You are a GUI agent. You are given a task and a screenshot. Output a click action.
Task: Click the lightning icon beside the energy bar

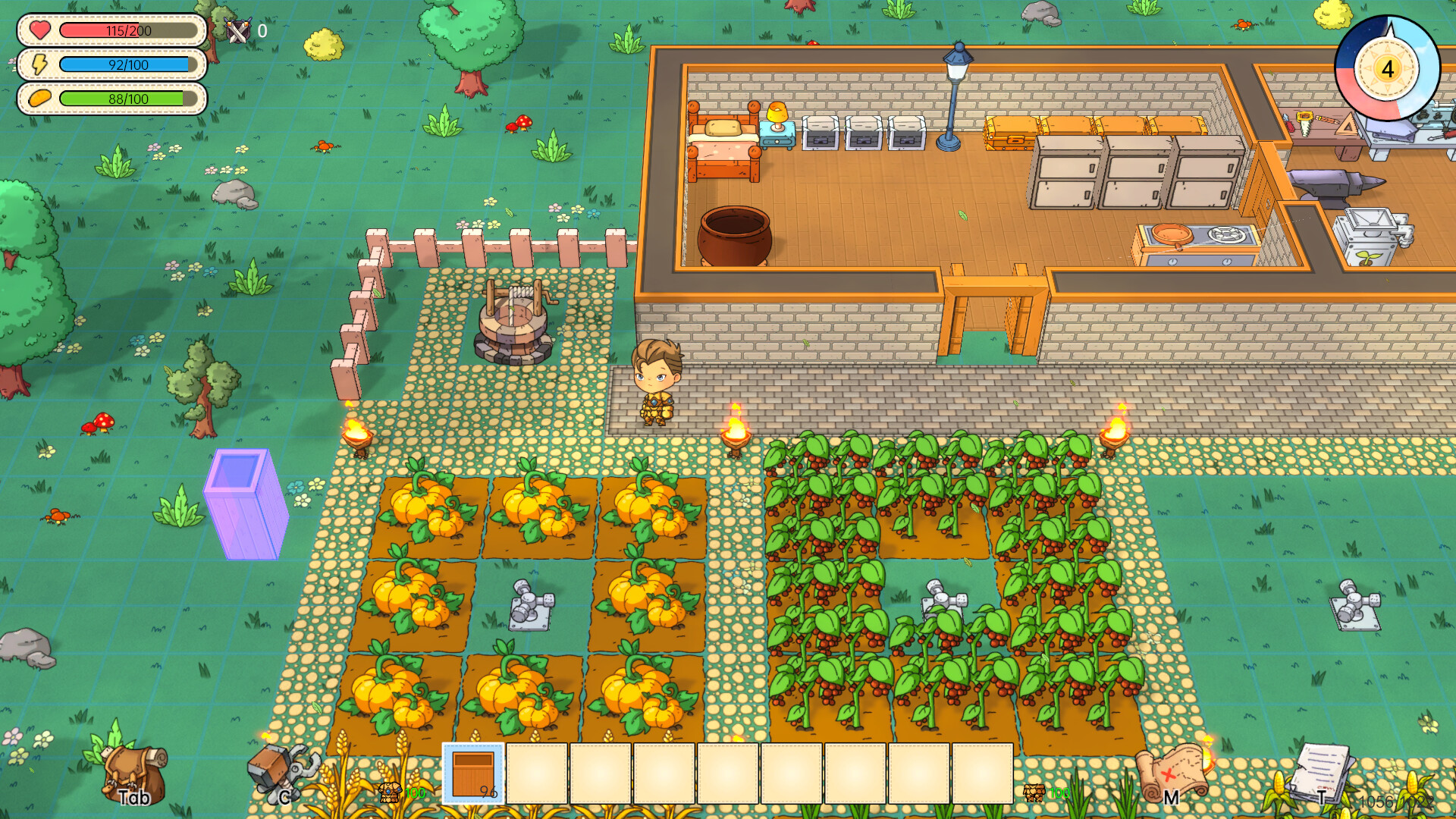tap(37, 65)
